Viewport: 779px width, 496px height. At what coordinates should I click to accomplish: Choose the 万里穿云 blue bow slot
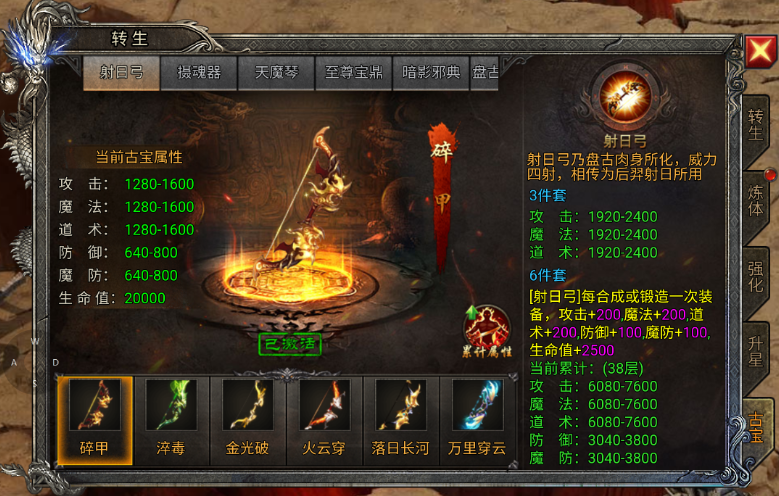click(479, 416)
